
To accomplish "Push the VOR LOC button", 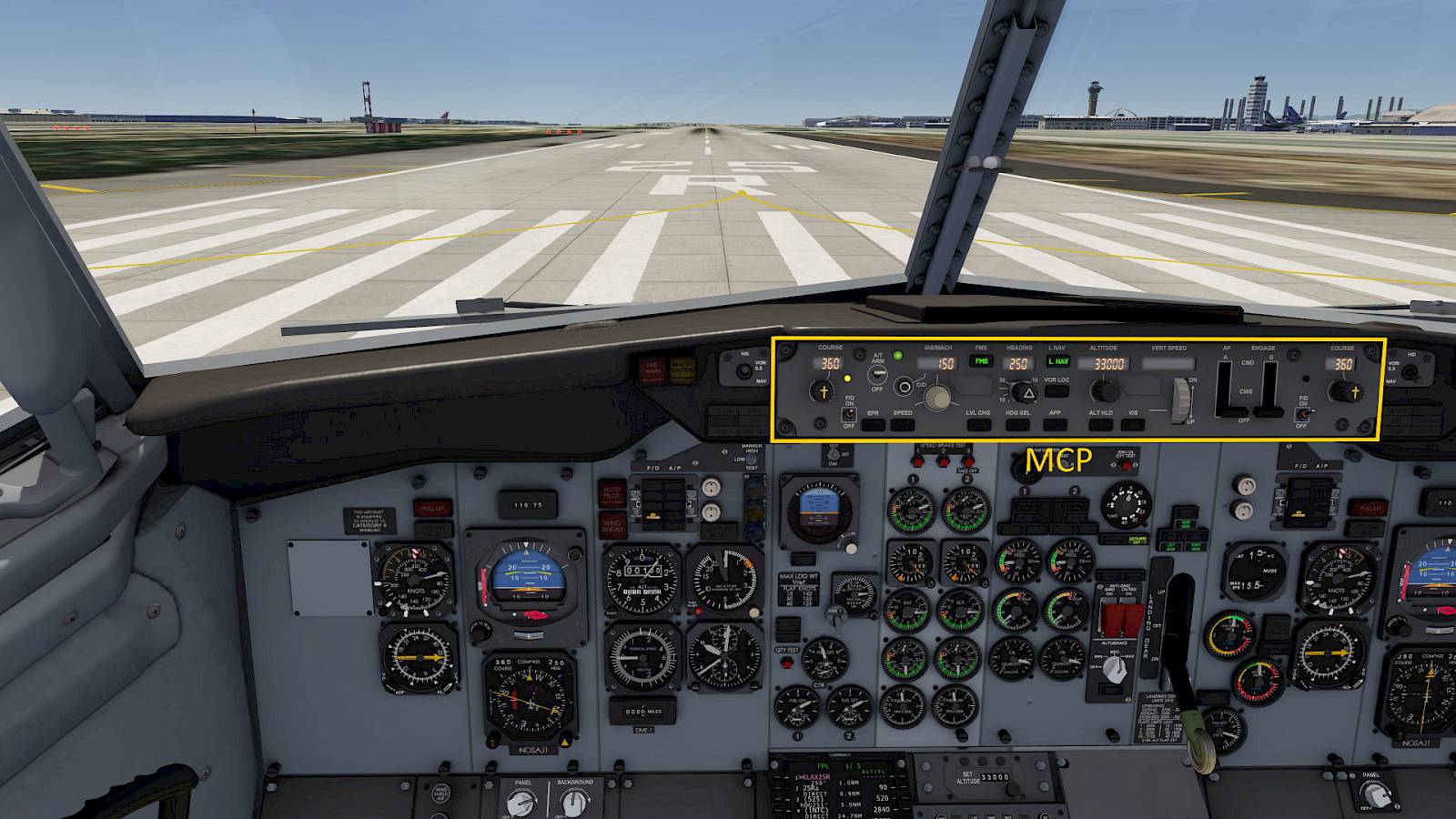I will point(1057,391).
